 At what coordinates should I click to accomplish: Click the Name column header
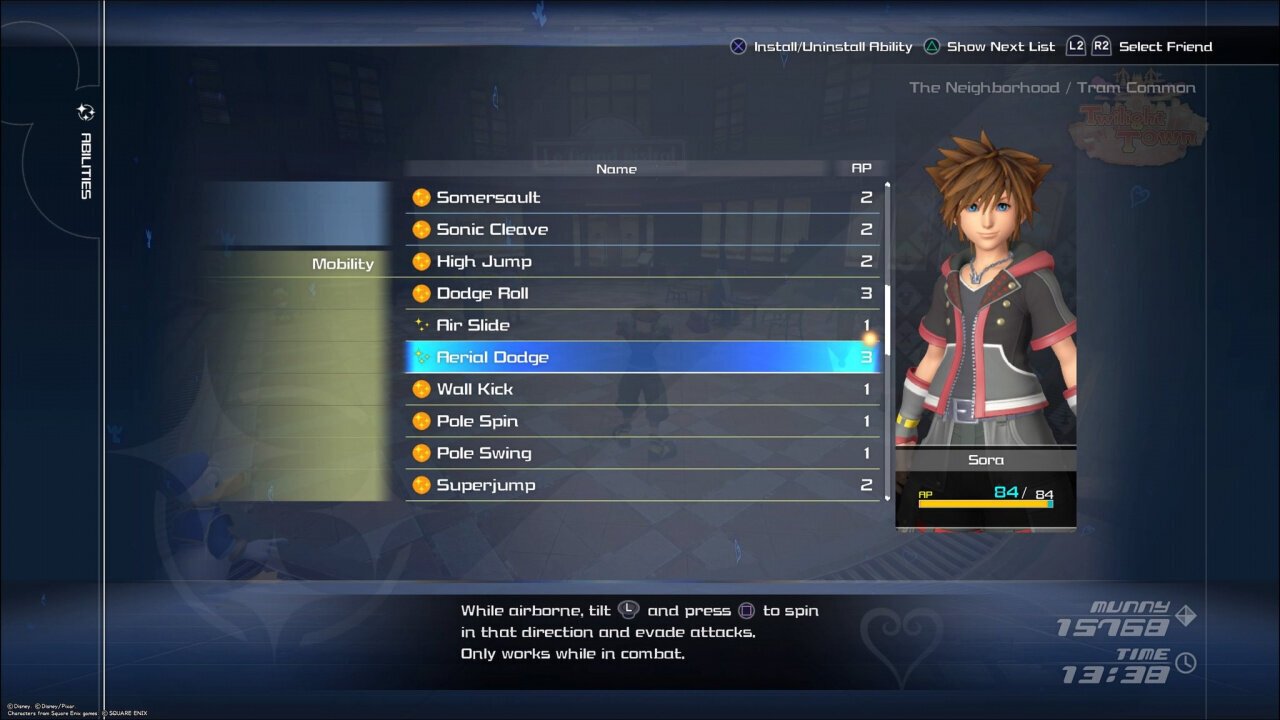616,169
